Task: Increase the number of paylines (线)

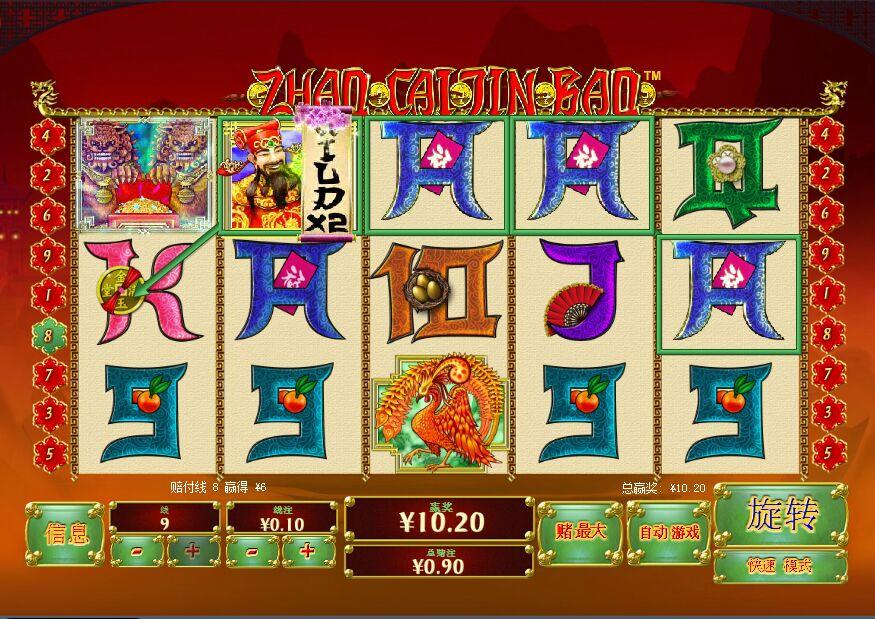Action: (192, 550)
